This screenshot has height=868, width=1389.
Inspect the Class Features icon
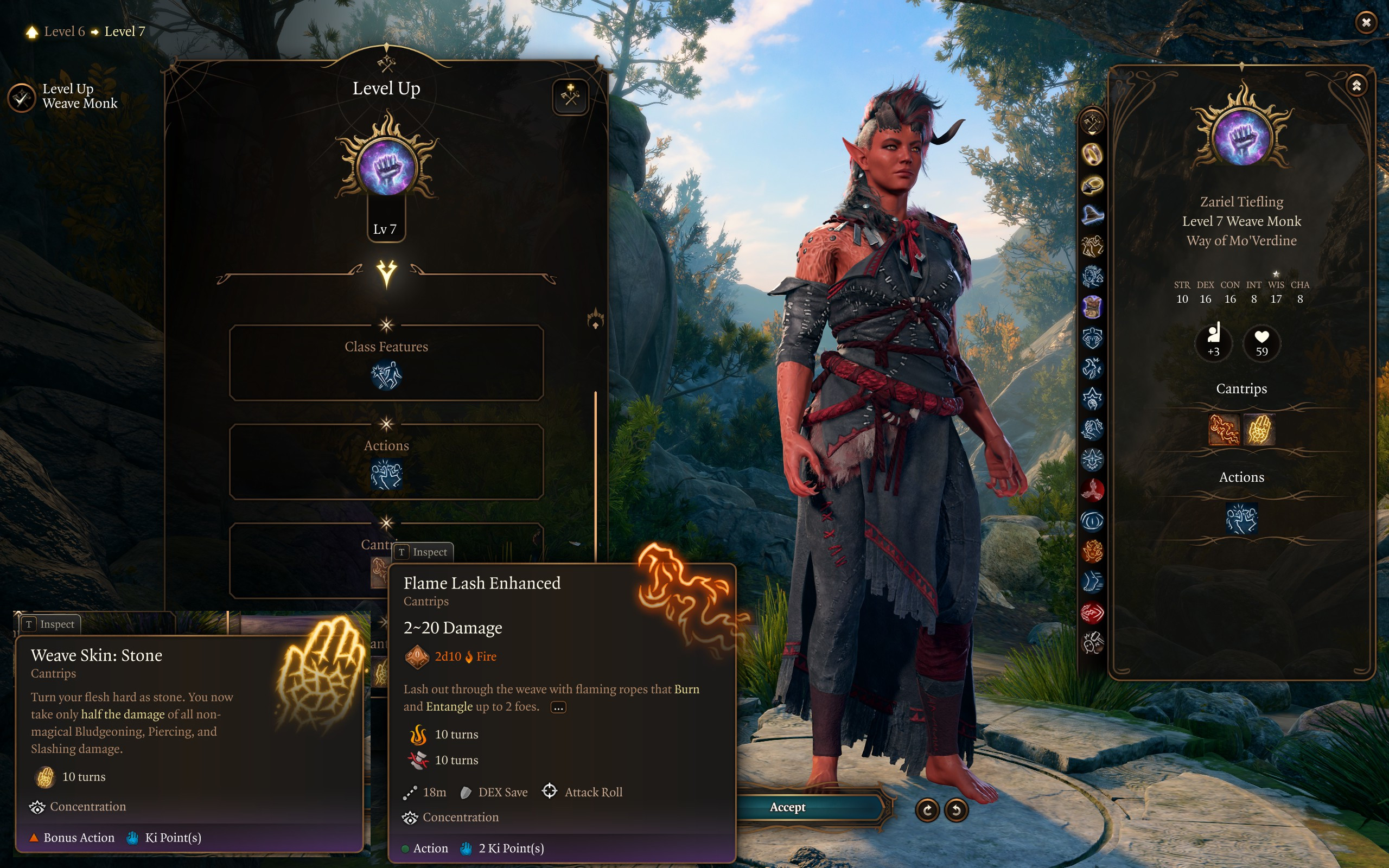(x=386, y=375)
